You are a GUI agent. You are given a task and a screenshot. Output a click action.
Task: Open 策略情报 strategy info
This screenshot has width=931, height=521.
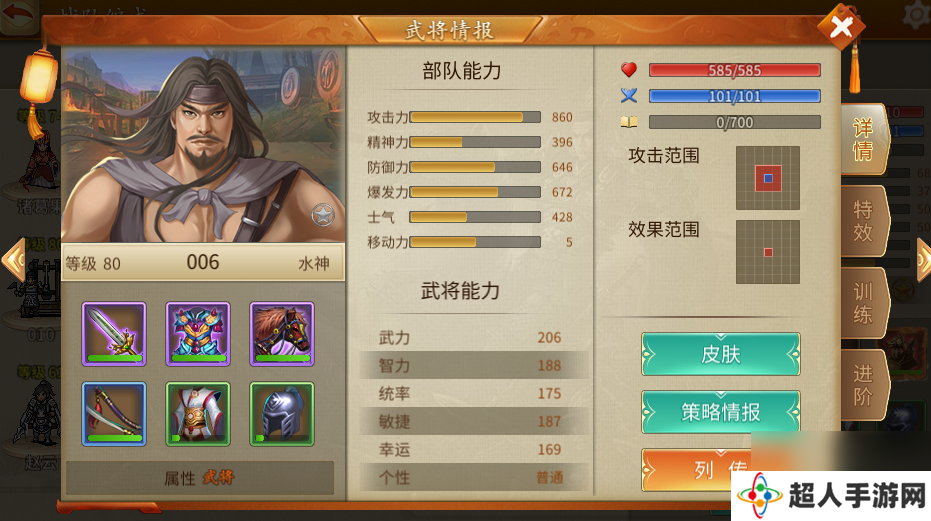click(720, 412)
